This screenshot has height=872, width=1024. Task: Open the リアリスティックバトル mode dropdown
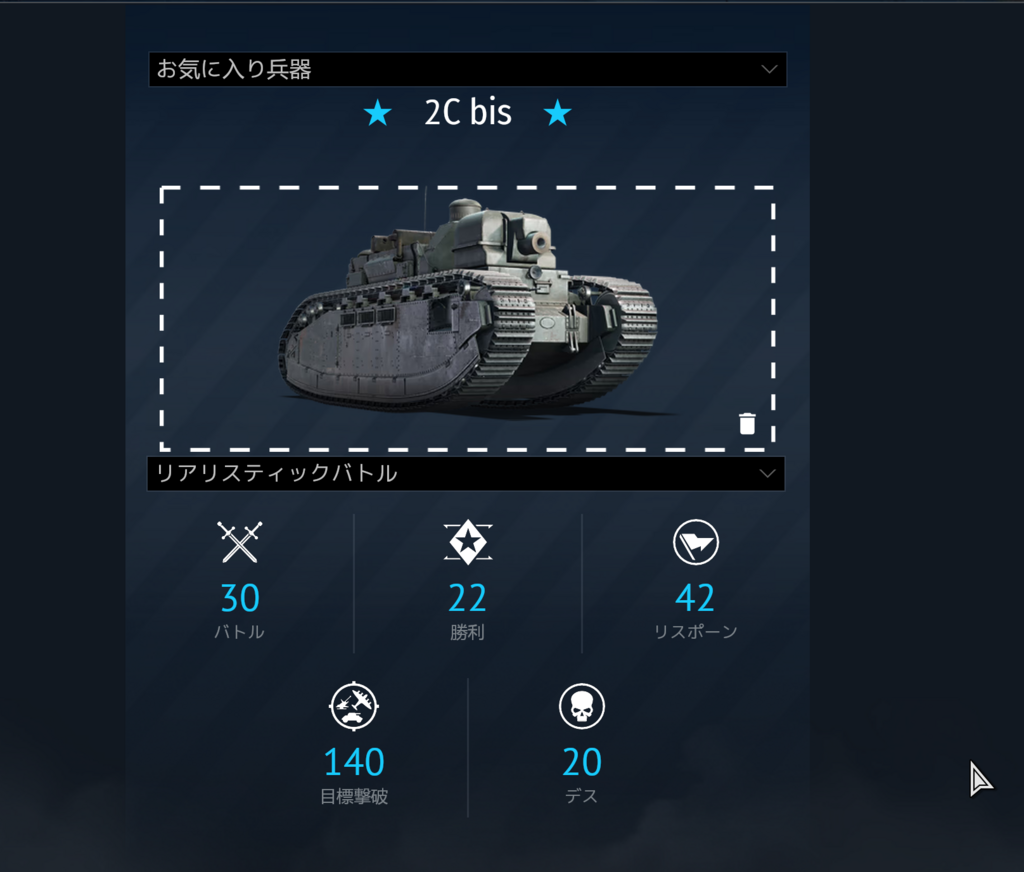click(466, 474)
